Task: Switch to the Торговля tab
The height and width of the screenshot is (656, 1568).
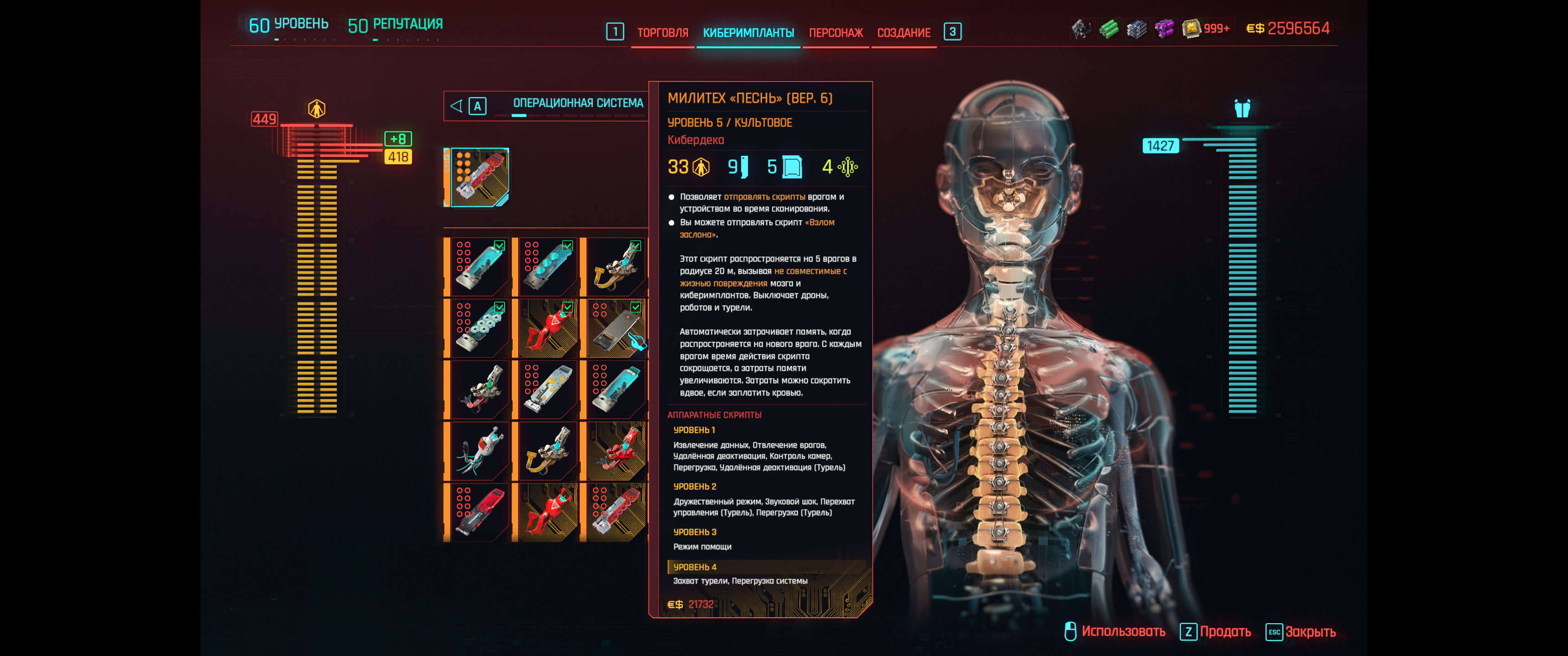Action: 662,33
